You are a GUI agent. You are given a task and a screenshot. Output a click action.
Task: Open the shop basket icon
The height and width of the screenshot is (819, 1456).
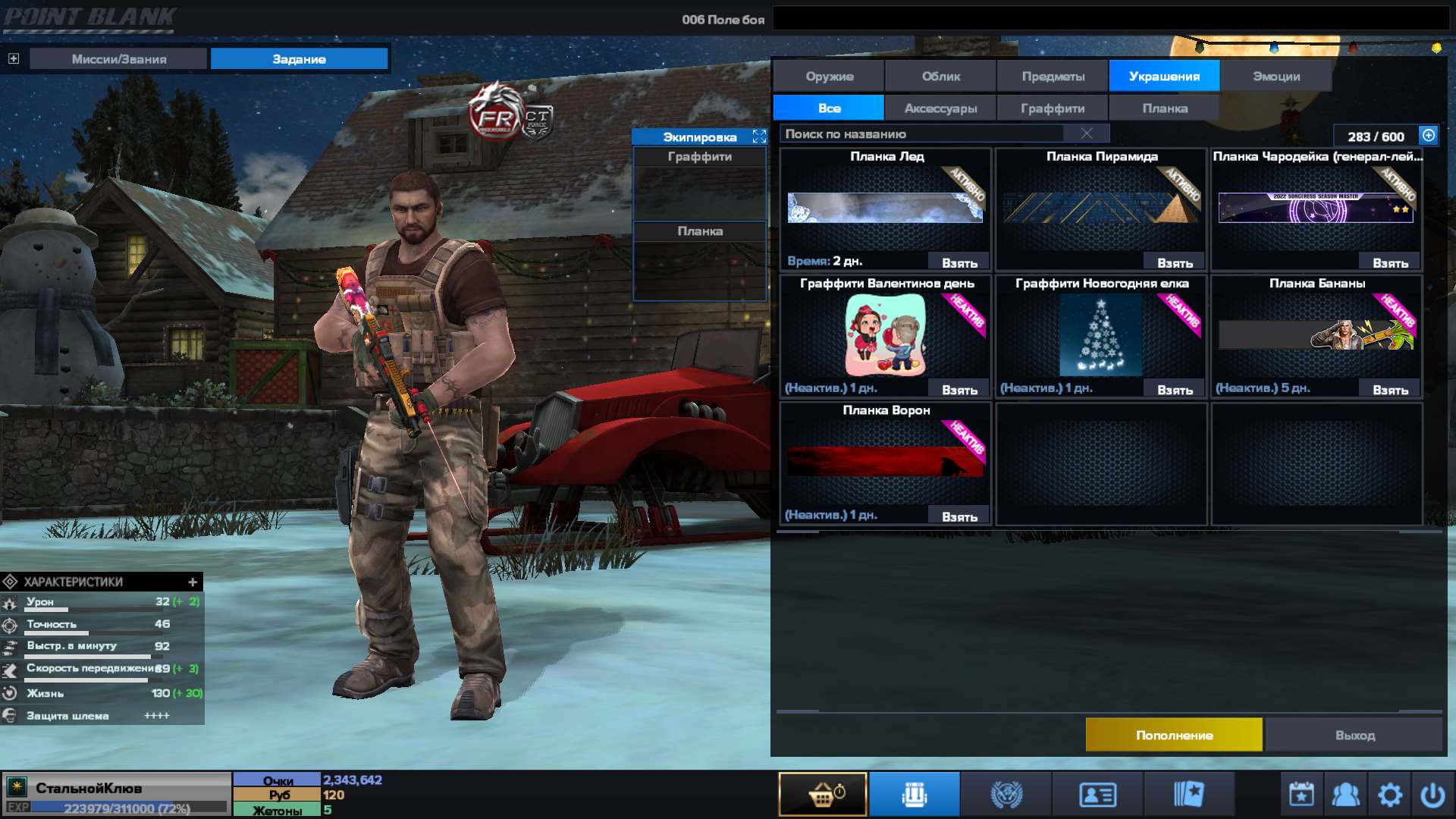823,793
